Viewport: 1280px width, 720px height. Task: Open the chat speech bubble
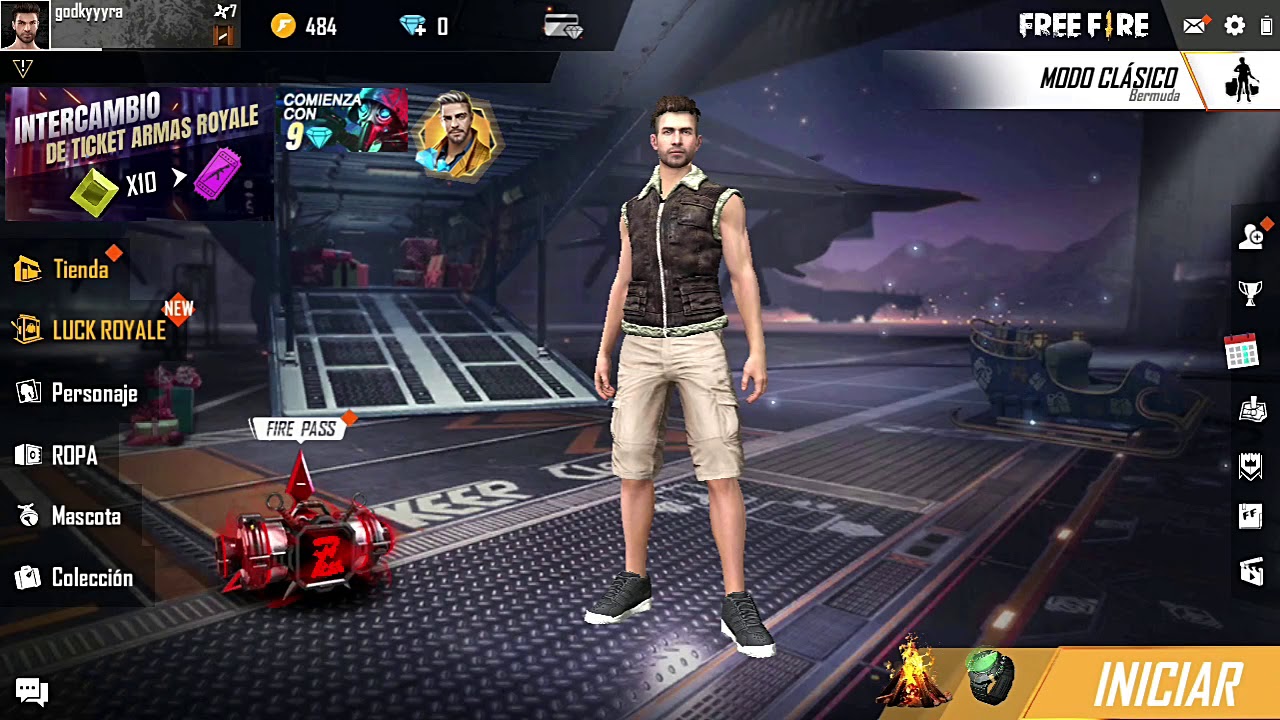pyautogui.click(x=31, y=691)
